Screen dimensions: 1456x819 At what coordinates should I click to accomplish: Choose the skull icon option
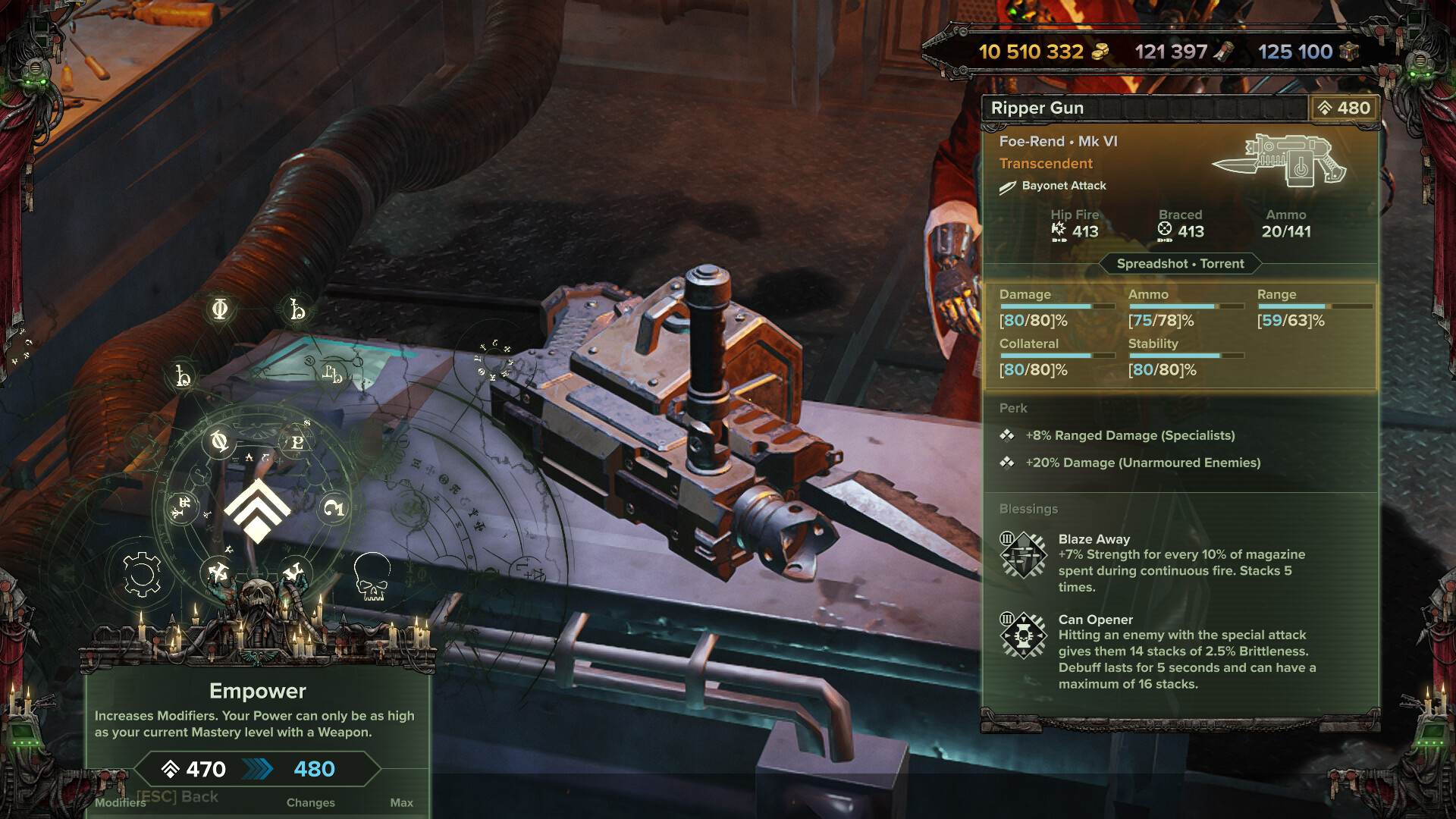point(372,576)
